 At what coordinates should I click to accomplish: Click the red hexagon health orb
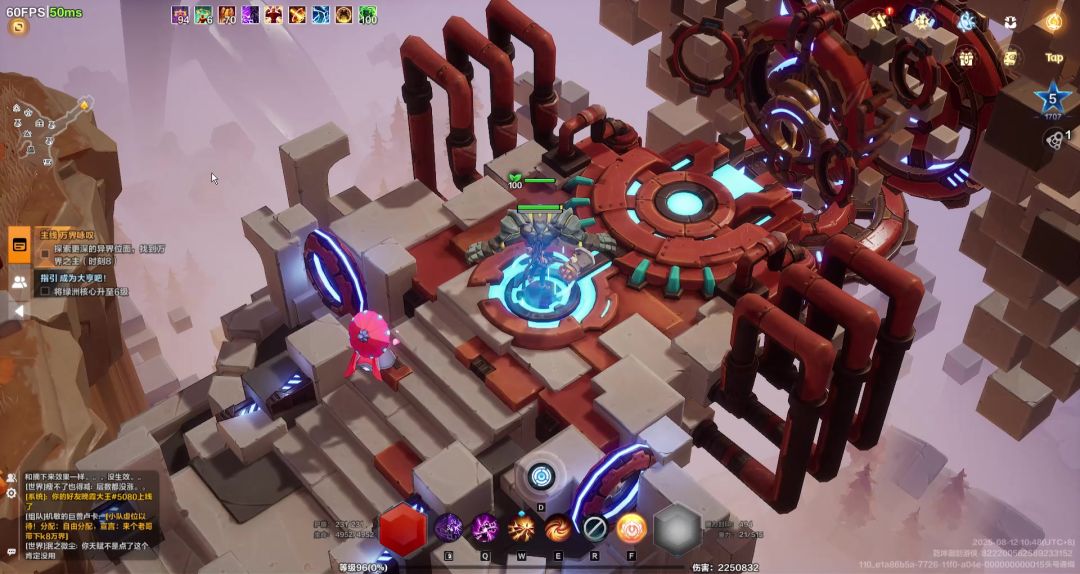pyautogui.click(x=403, y=527)
